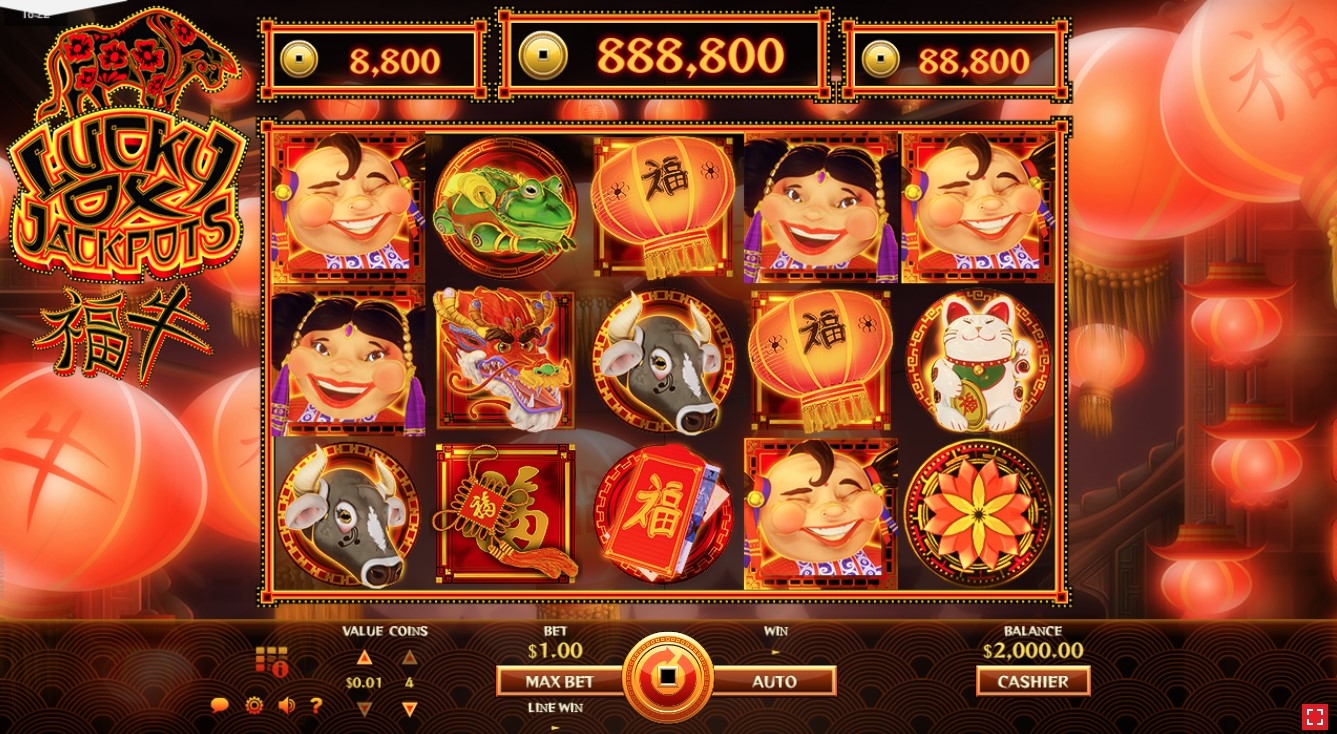Open settings with the gear icon
The width and height of the screenshot is (1337, 734).
click(254, 705)
